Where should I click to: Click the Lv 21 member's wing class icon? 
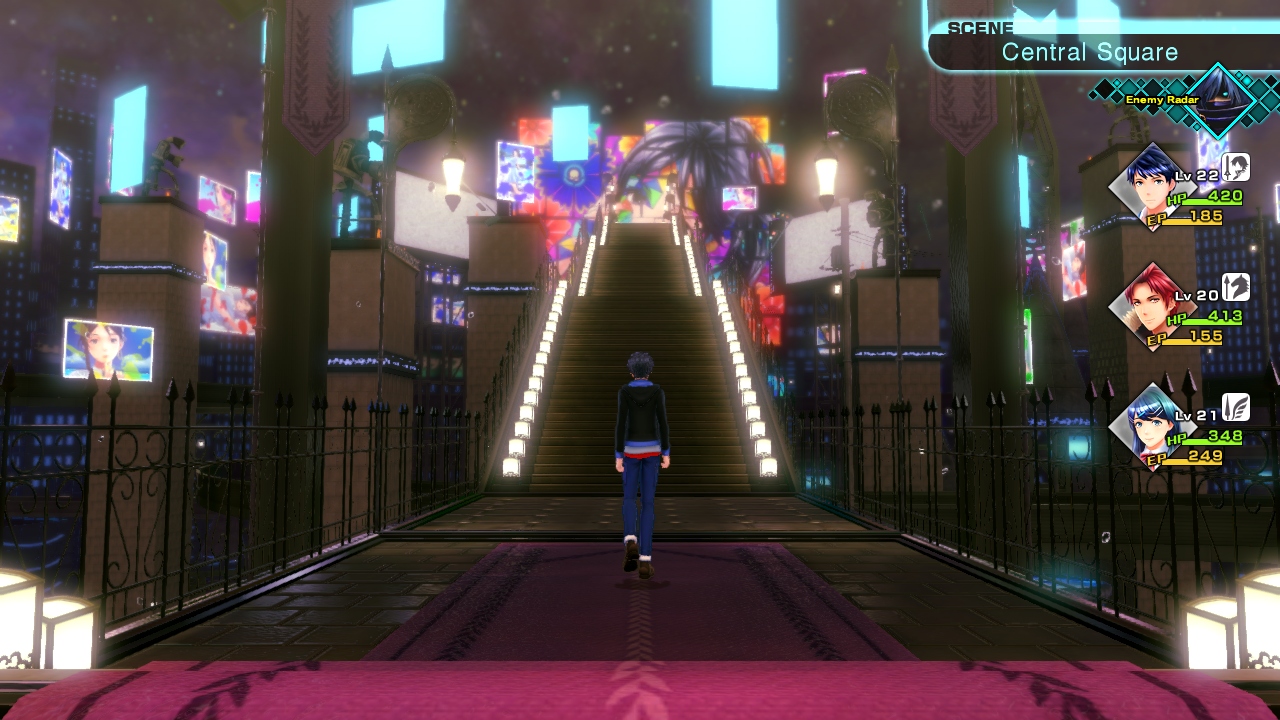coord(1236,407)
